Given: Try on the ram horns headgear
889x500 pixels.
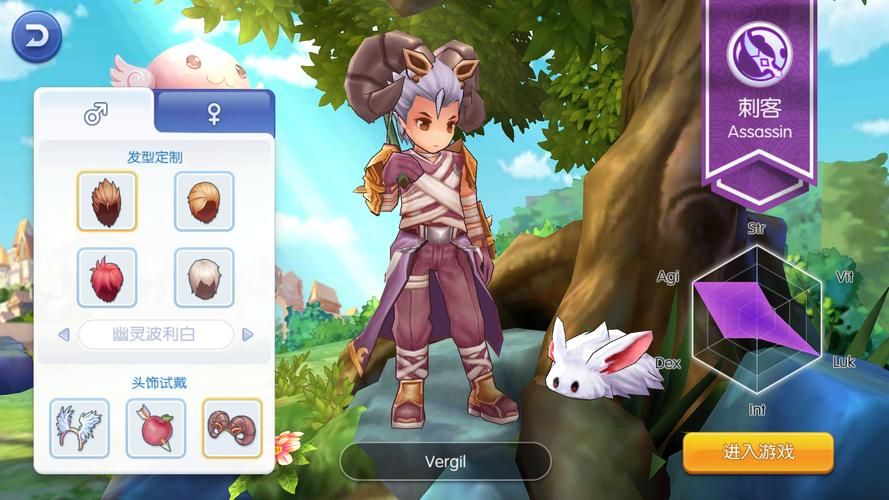Looking at the screenshot, I should click(232, 427).
